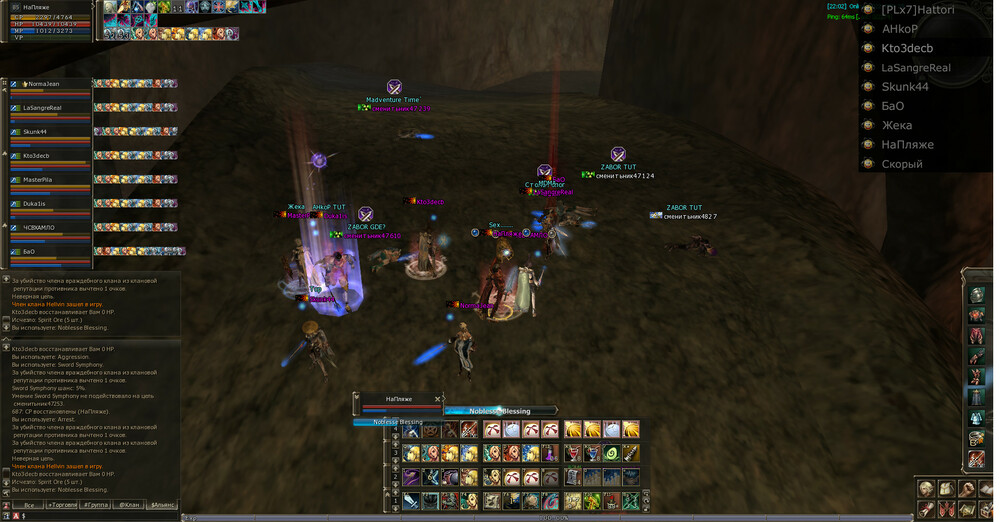Use the green spiral skill on hotbar

click(611, 453)
